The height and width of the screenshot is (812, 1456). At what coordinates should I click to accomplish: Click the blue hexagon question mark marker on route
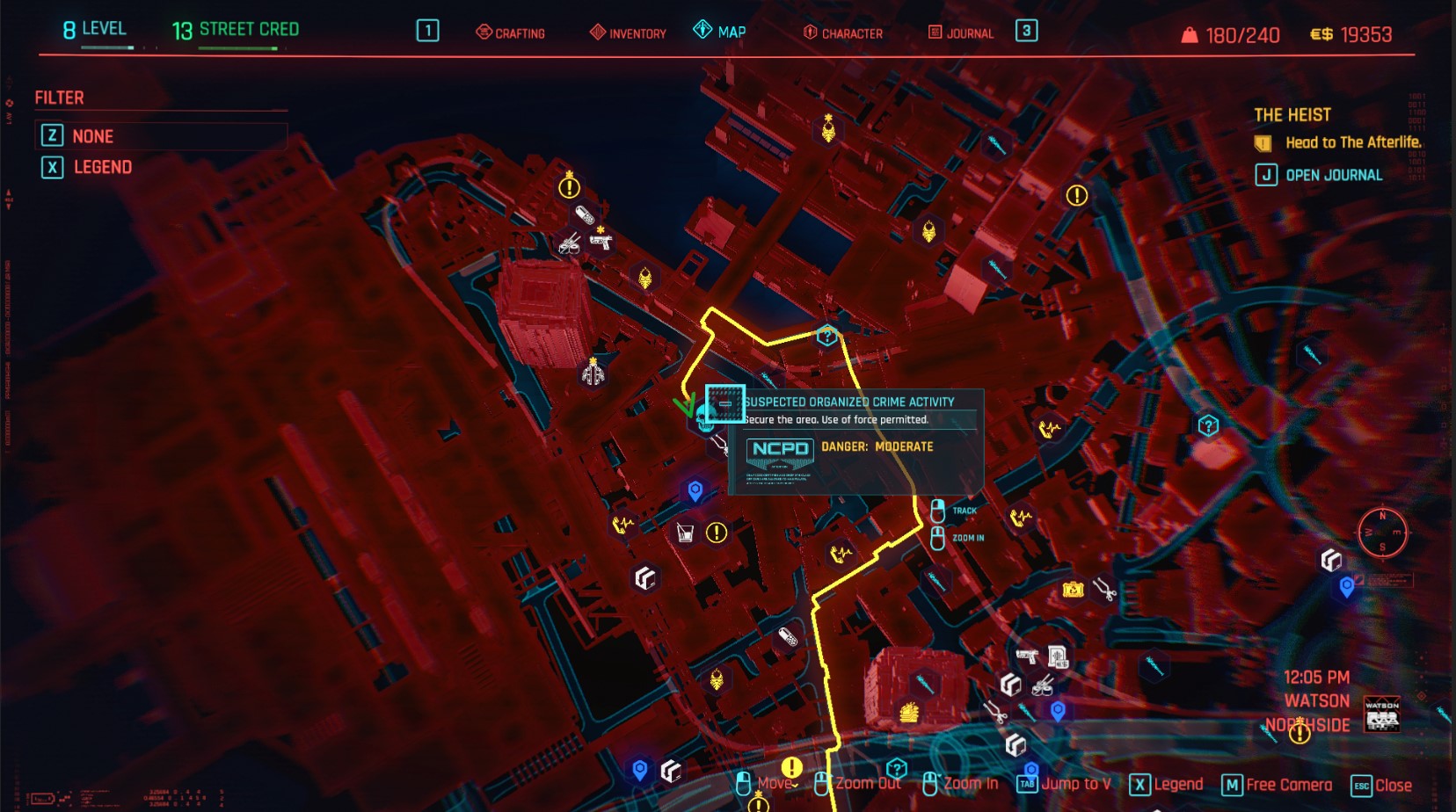tap(826, 336)
